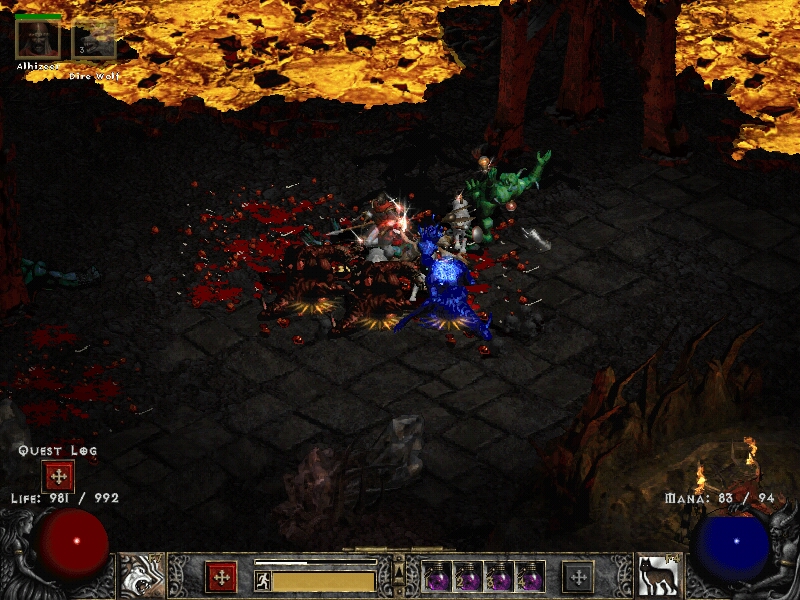Open the Quest Log button
Screen dimensions: 800x600
point(58,476)
